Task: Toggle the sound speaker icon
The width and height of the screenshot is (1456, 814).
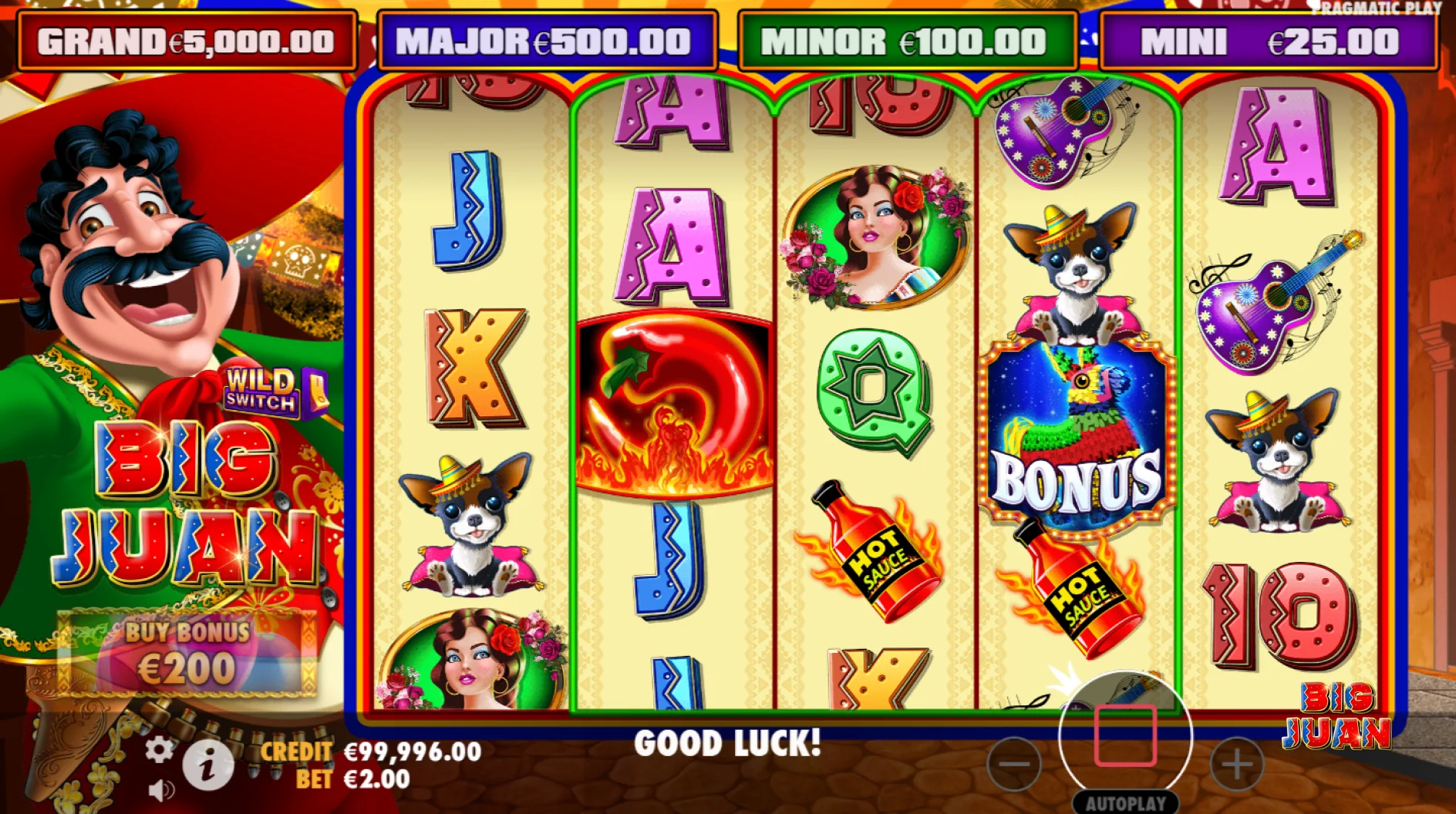Action: pyautogui.click(x=160, y=790)
